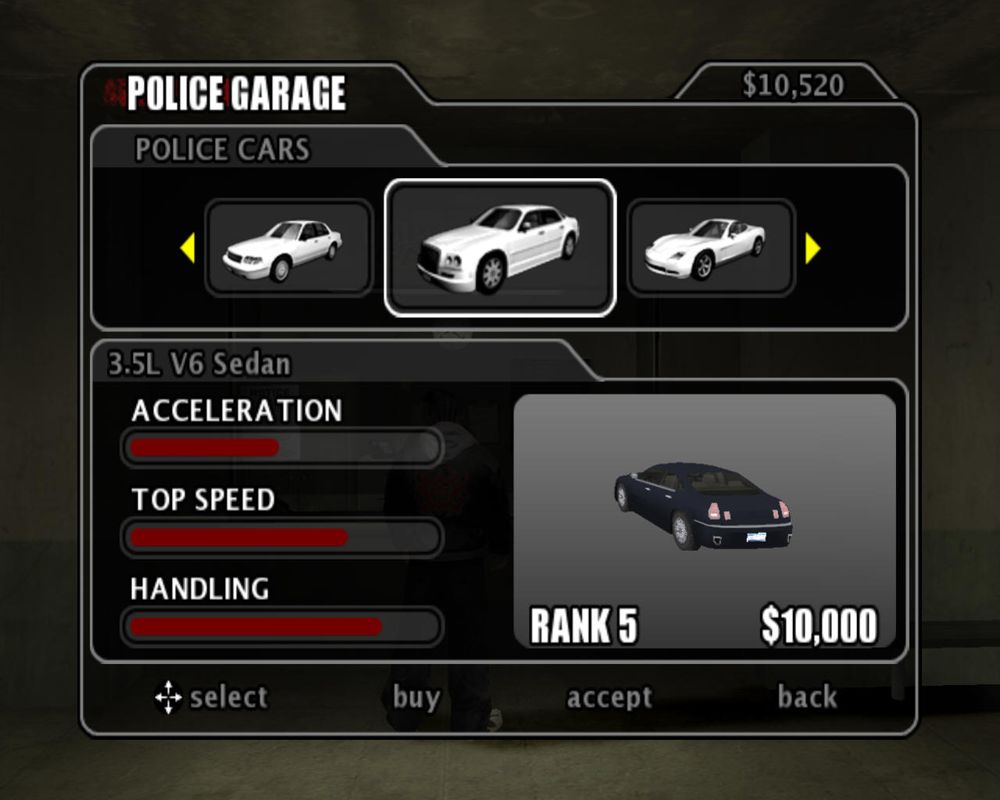This screenshot has width=1000, height=800.
Task: Buy the selected police car
Action: point(416,697)
